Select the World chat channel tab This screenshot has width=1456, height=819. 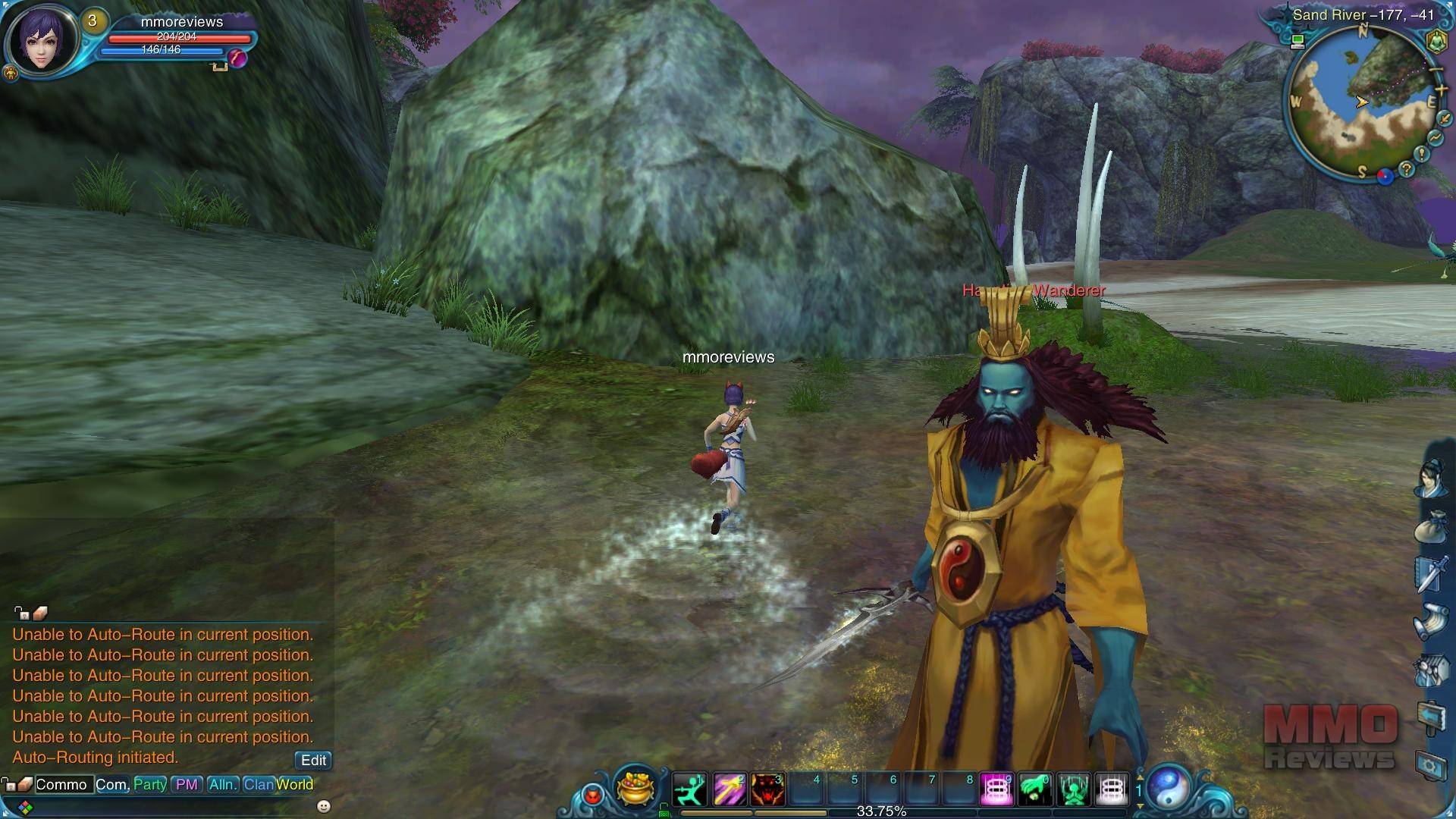(x=295, y=784)
